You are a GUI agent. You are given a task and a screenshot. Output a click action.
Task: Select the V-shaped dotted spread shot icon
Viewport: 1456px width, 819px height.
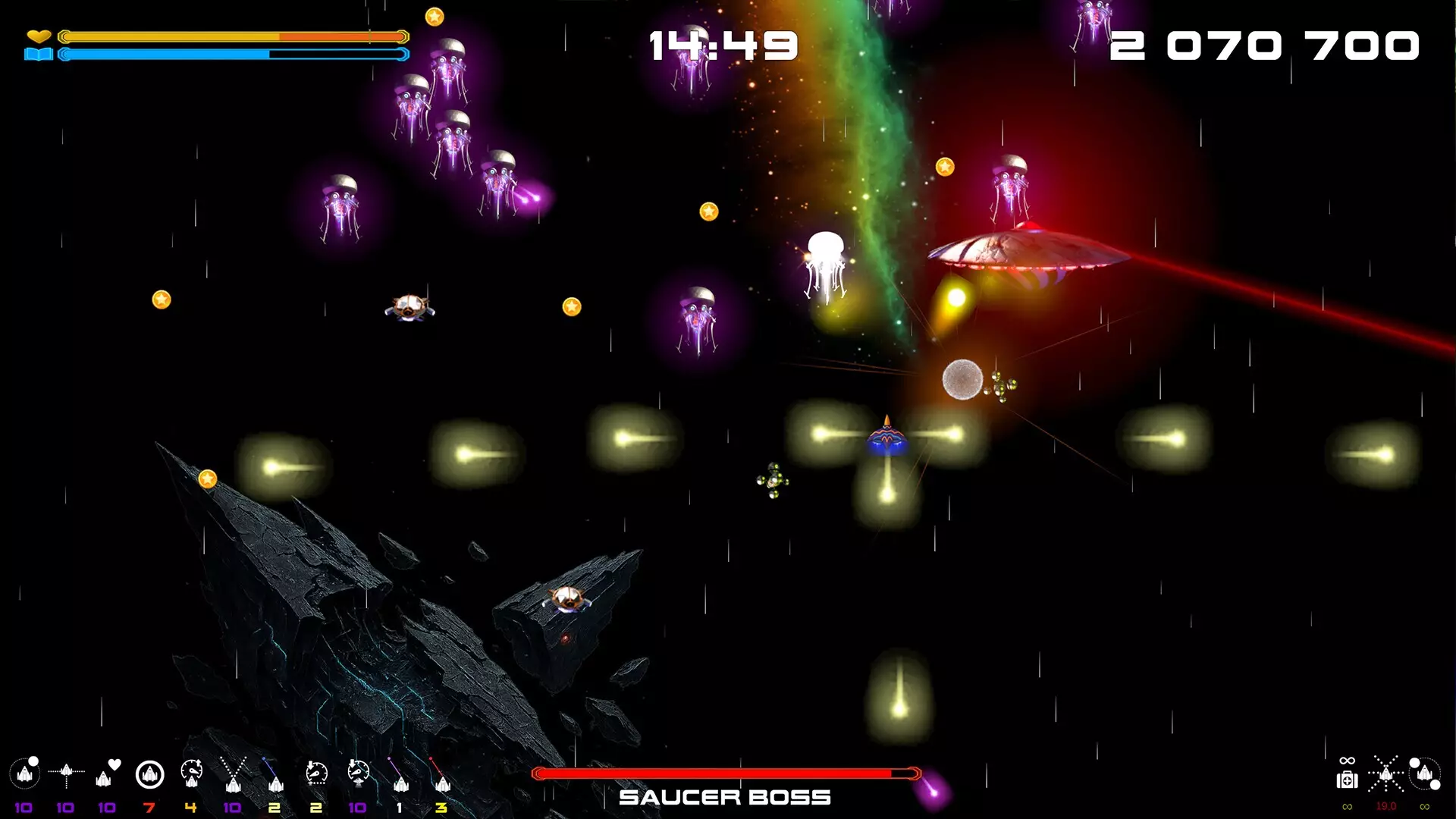[233, 774]
